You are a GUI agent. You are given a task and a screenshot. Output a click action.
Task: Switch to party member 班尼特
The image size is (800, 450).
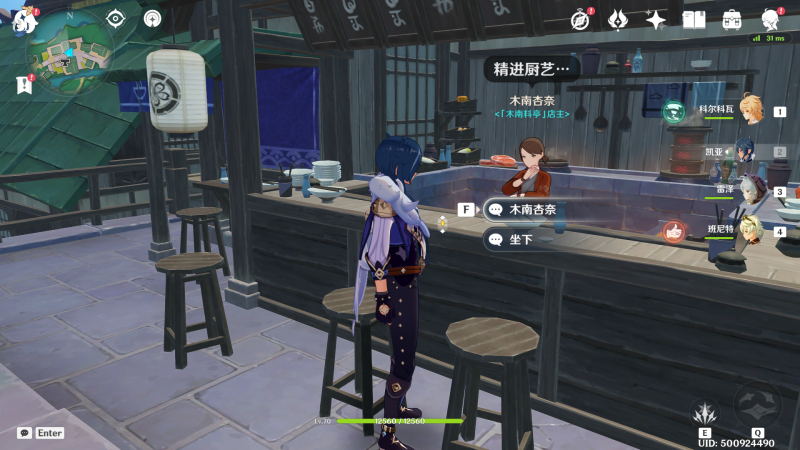pos(750,231)
